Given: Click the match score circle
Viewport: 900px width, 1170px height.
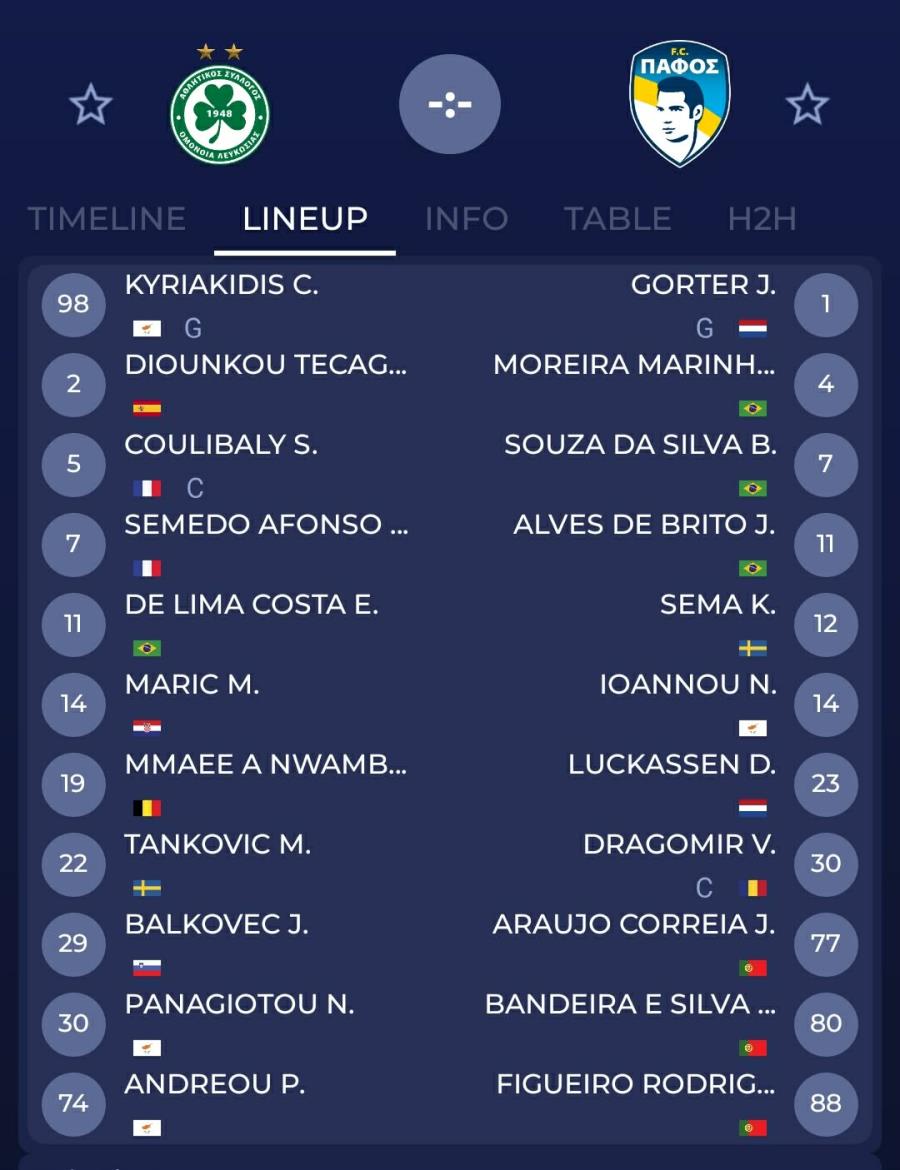Looking at the screenshot, I should click(x=450, y=104).
